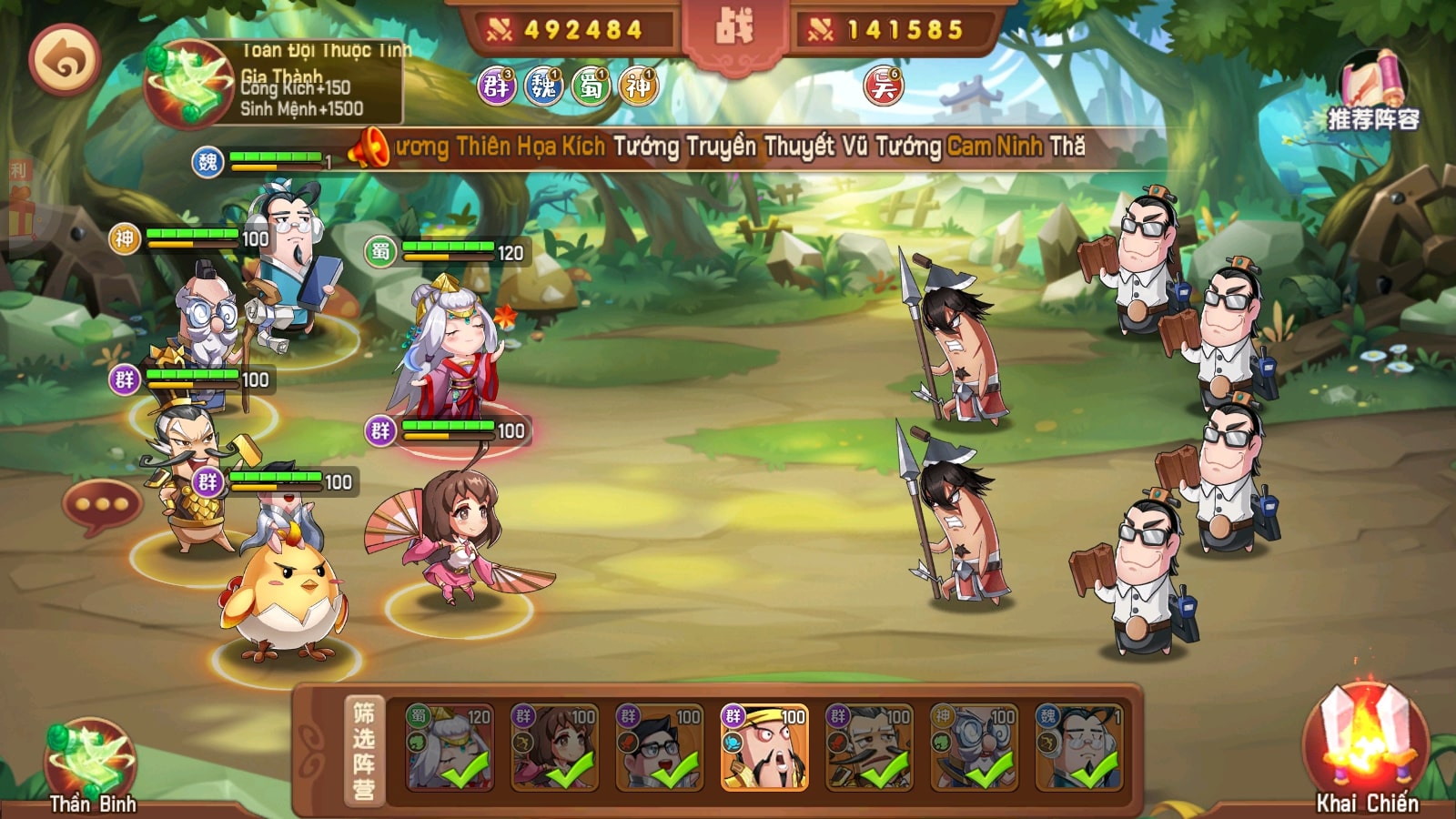Uncheck the shouting yellow-robed 群 hero
Screen dimensions: 1456x819
coord(764,746)
